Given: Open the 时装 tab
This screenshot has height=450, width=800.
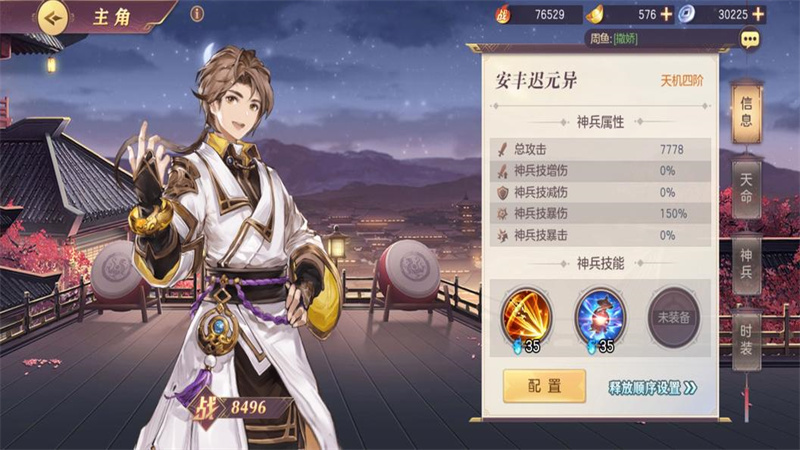Looking at the screenshot, I should [x=746, y=340].
